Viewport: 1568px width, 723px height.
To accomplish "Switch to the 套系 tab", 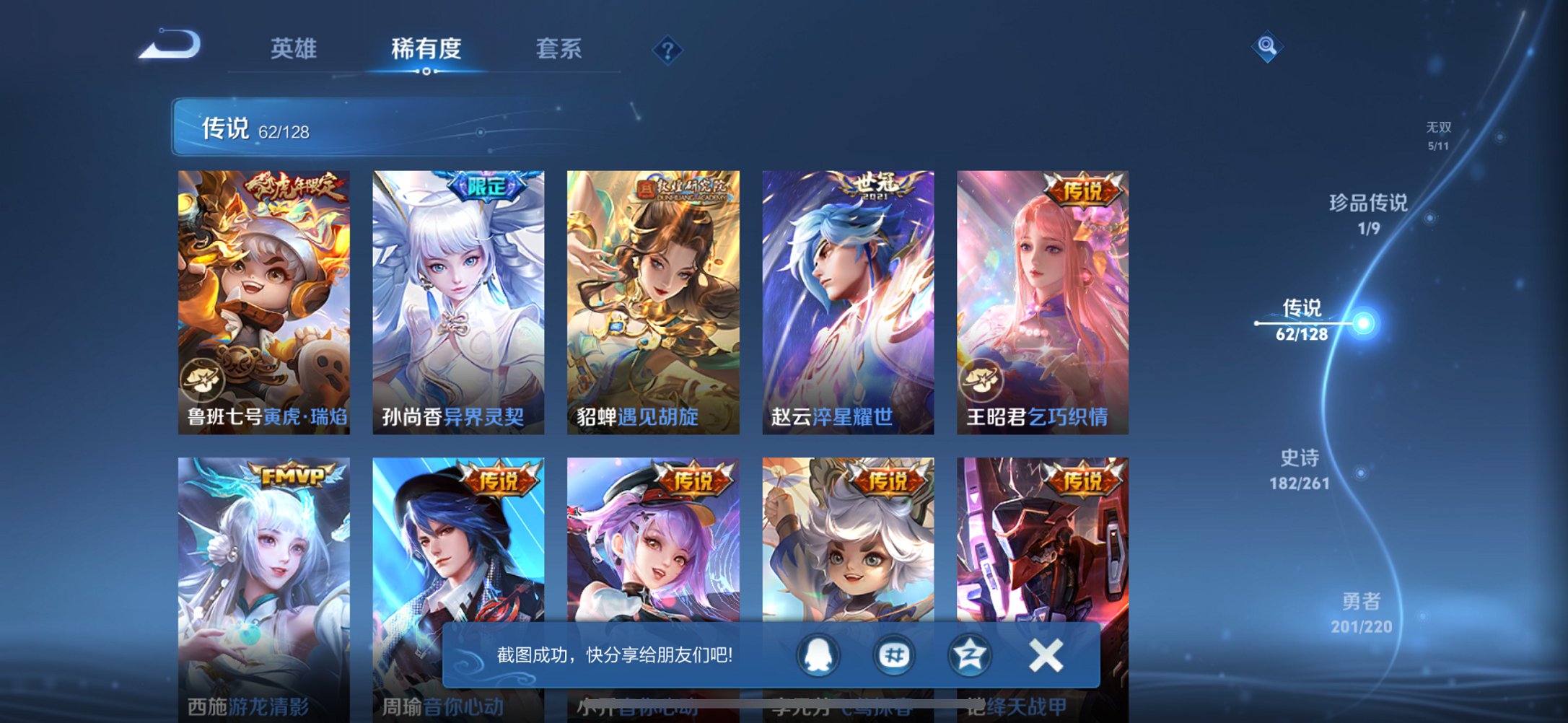I will point(559,49).
